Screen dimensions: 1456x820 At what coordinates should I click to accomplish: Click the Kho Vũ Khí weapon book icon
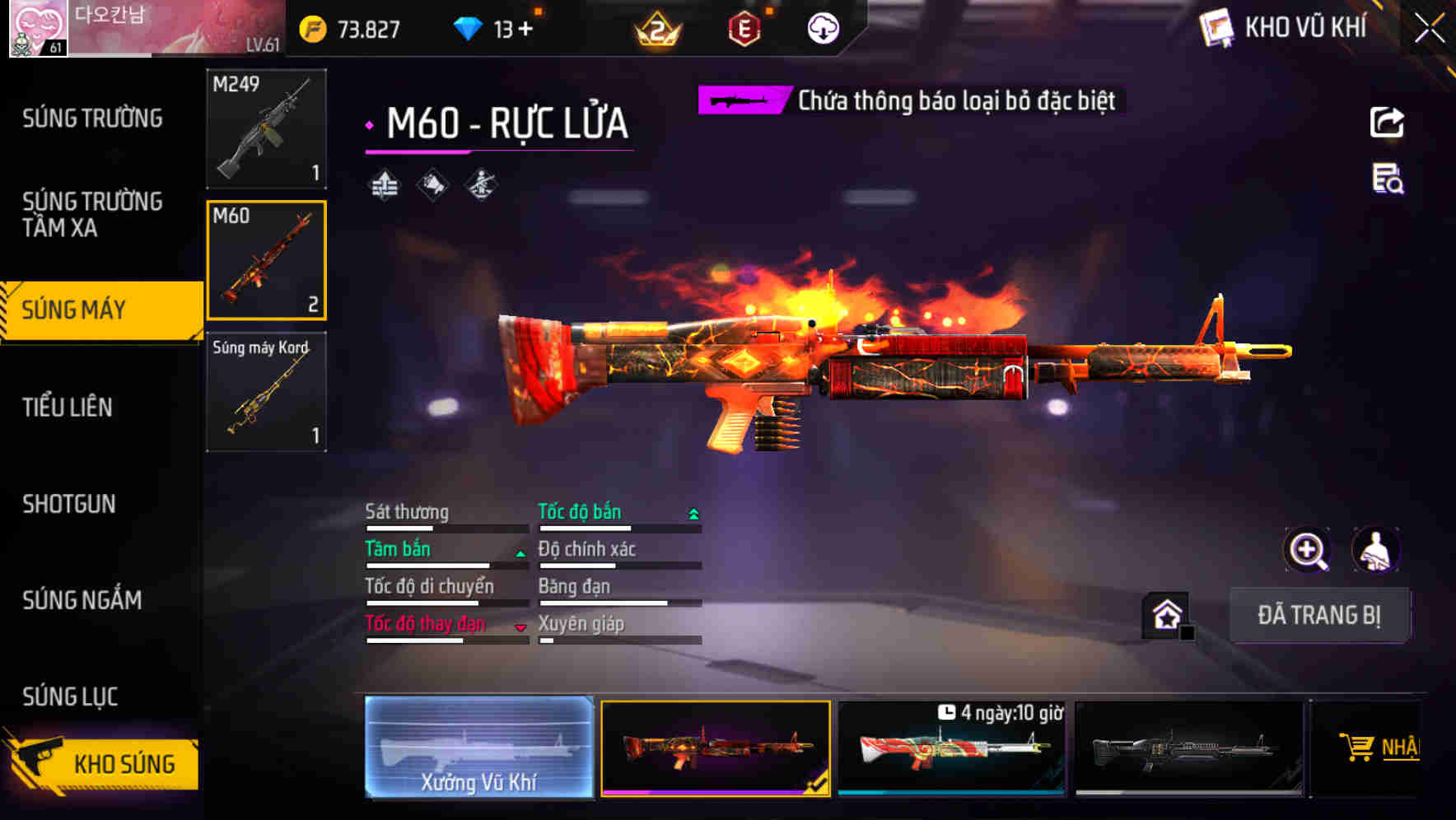[x=1214, y=26]
